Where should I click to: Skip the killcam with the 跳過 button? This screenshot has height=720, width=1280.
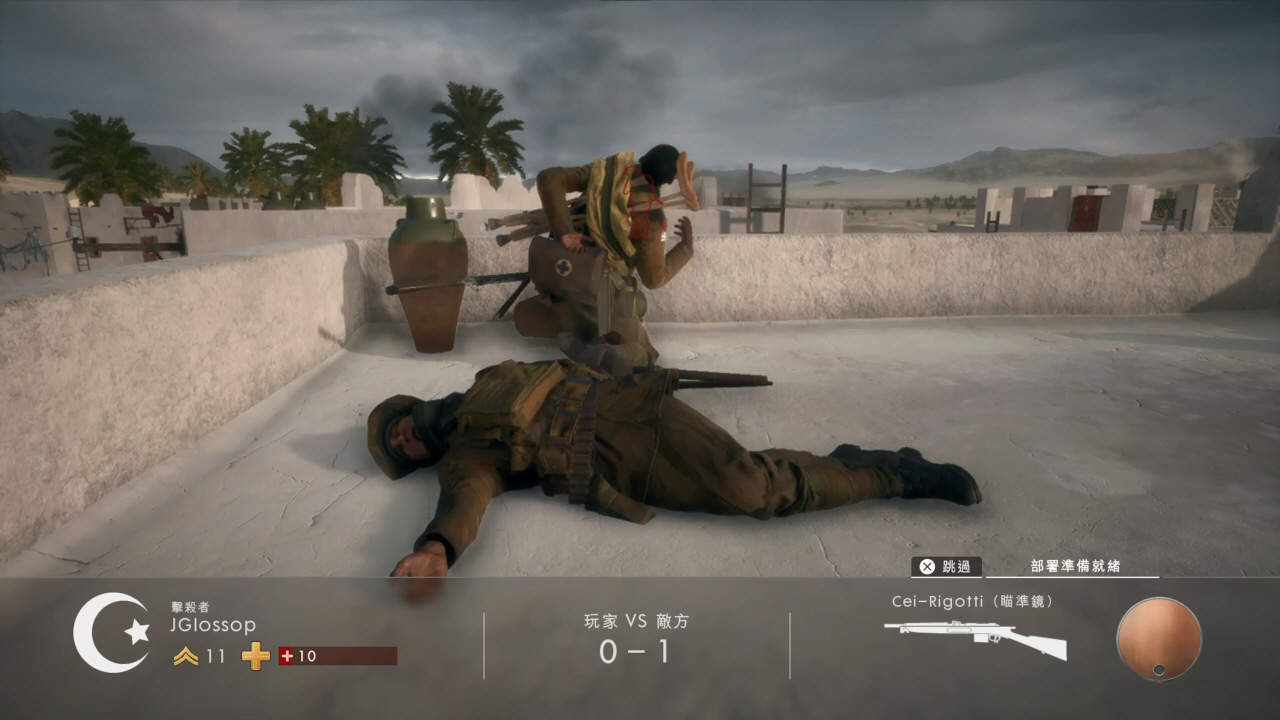(946, 566)
